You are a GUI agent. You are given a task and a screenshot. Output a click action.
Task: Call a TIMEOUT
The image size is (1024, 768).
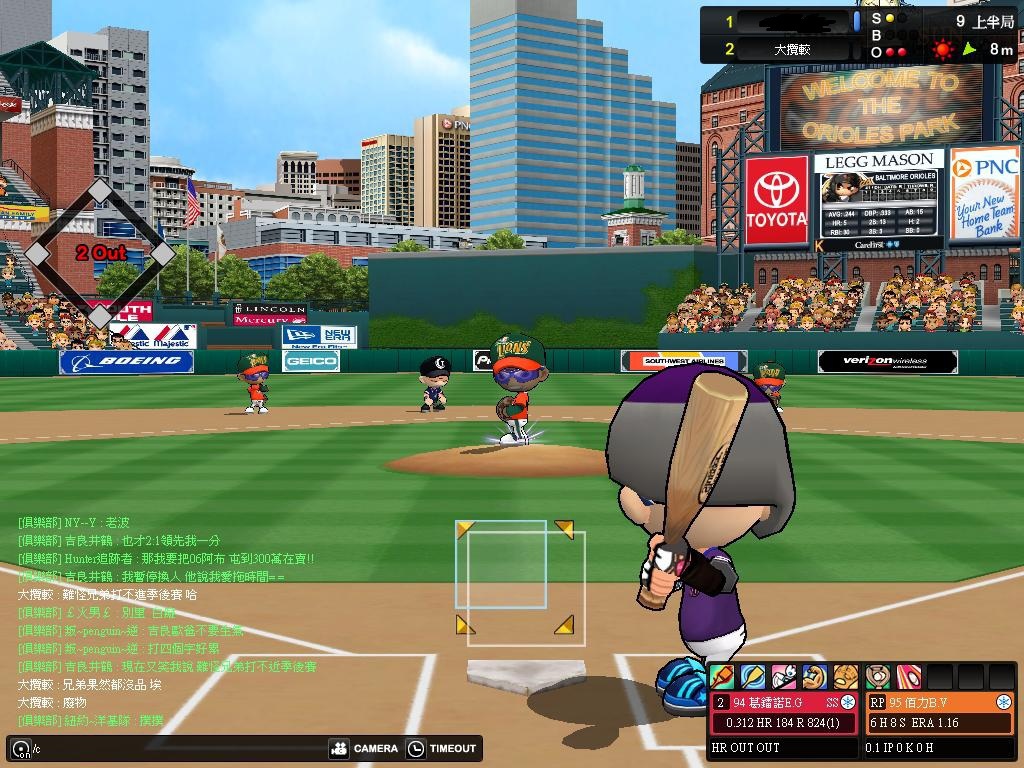pyautogui.click(x=443, y=748)
